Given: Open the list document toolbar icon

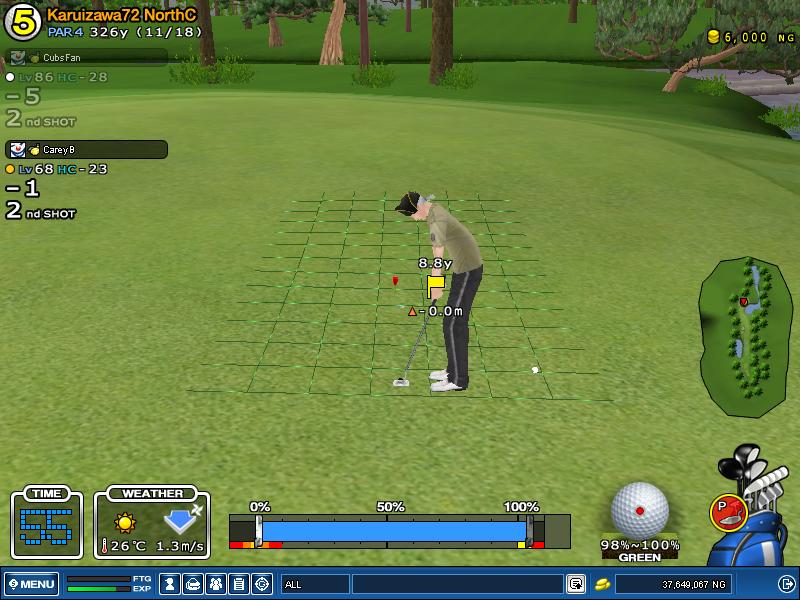Looking at the screenshot, I should click(238, 583).
